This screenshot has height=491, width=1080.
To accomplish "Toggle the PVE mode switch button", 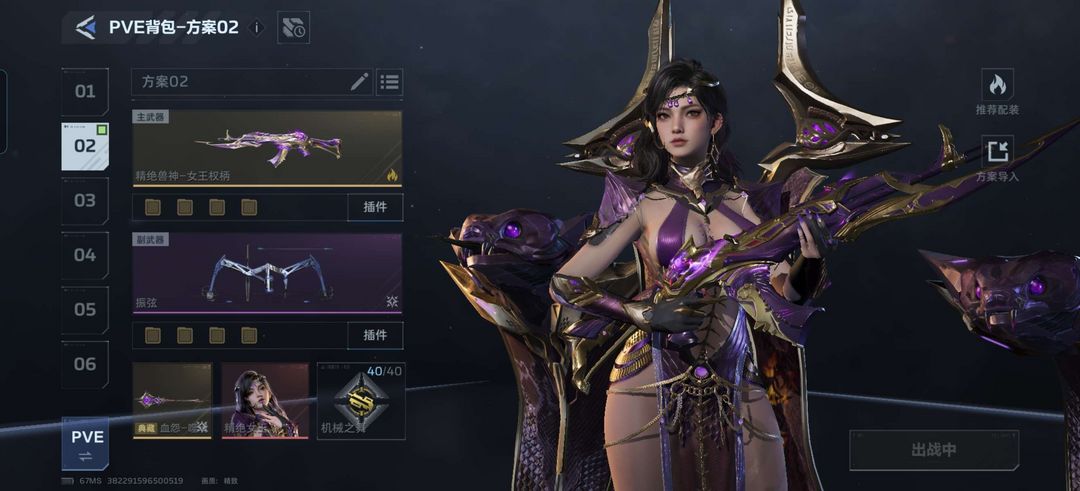I will tap(86, 444).
